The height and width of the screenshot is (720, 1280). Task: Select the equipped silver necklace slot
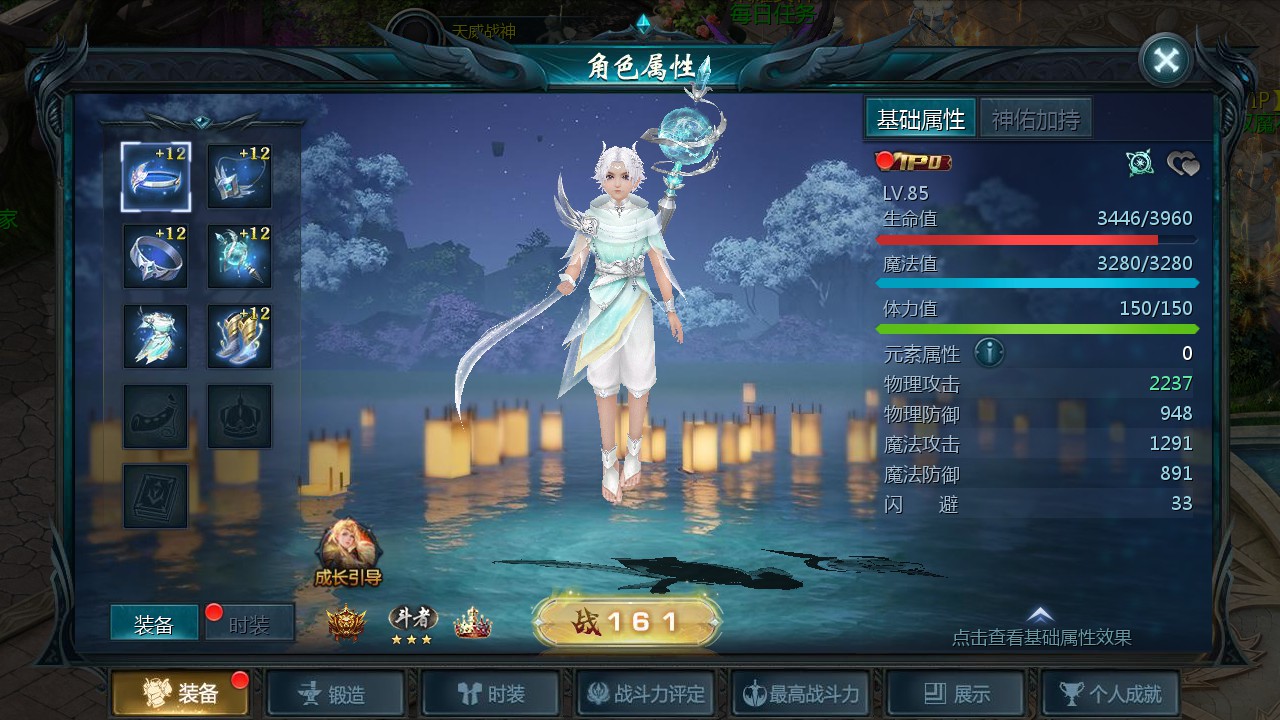pyautogui.click(x=239, y=176)
